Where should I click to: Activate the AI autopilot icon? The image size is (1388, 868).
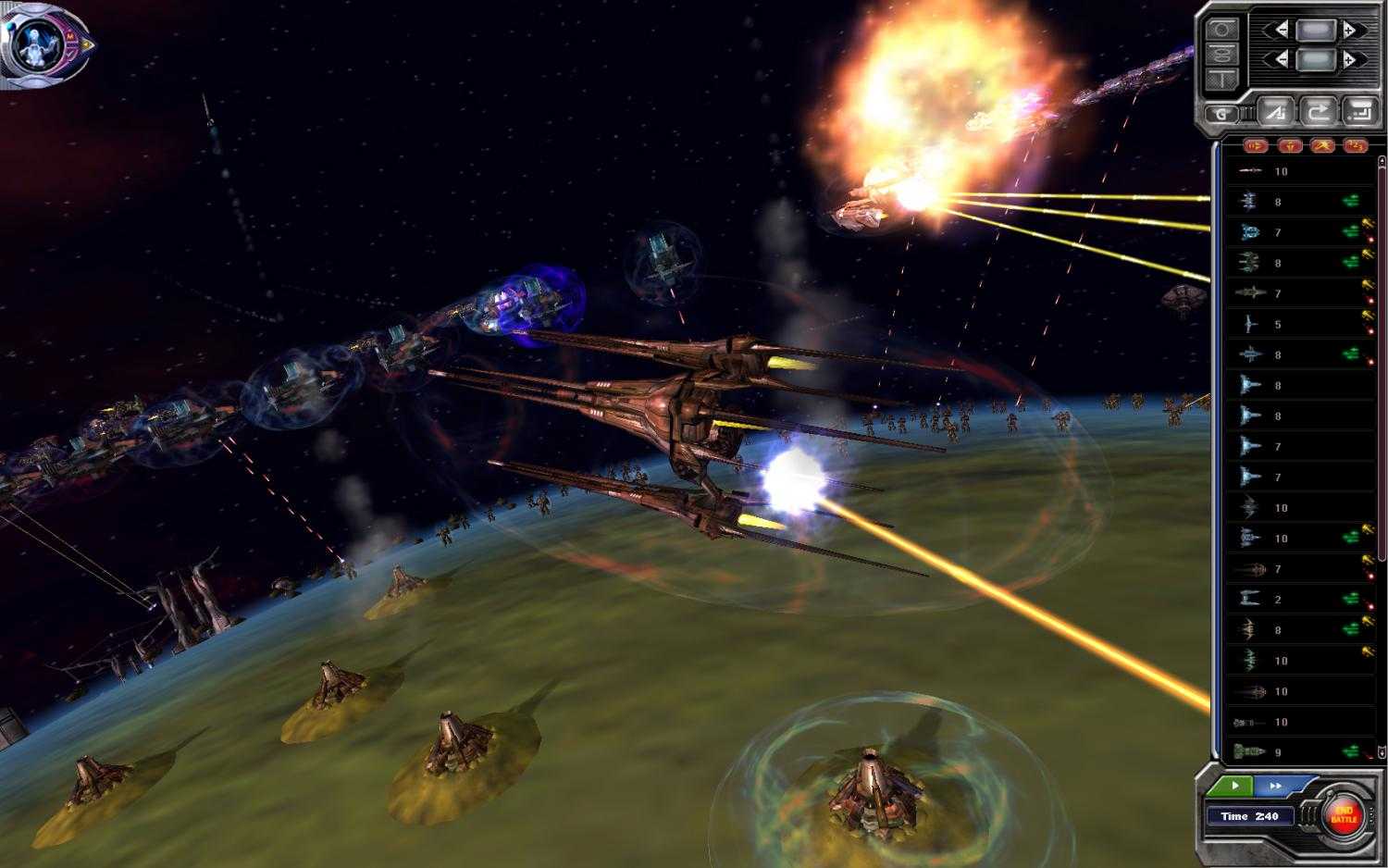coord(1275,112)
